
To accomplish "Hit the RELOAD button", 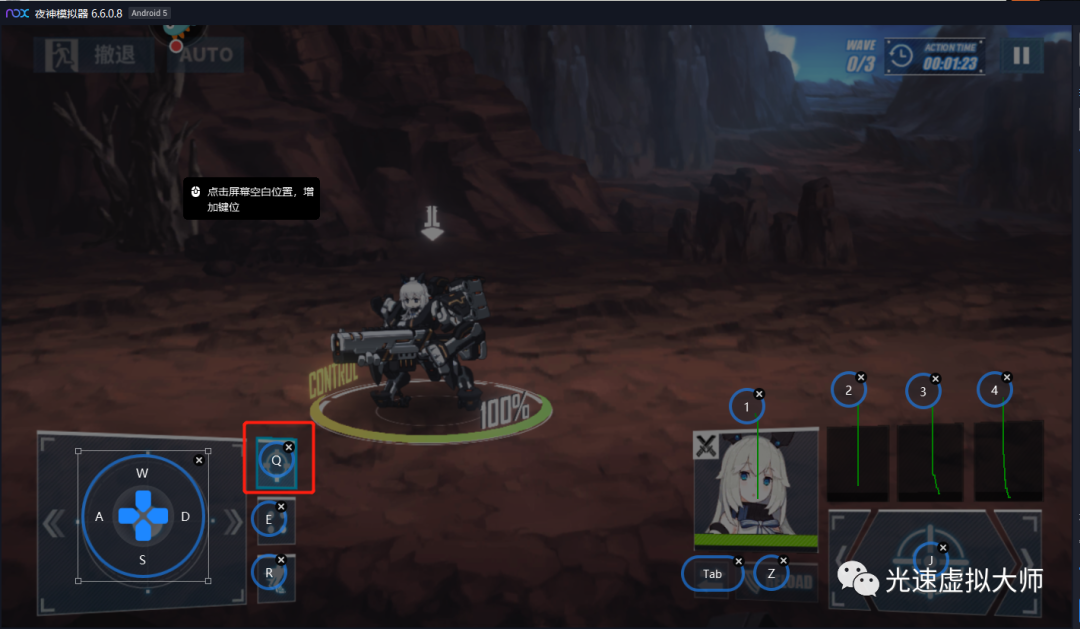I will [797, 582].
